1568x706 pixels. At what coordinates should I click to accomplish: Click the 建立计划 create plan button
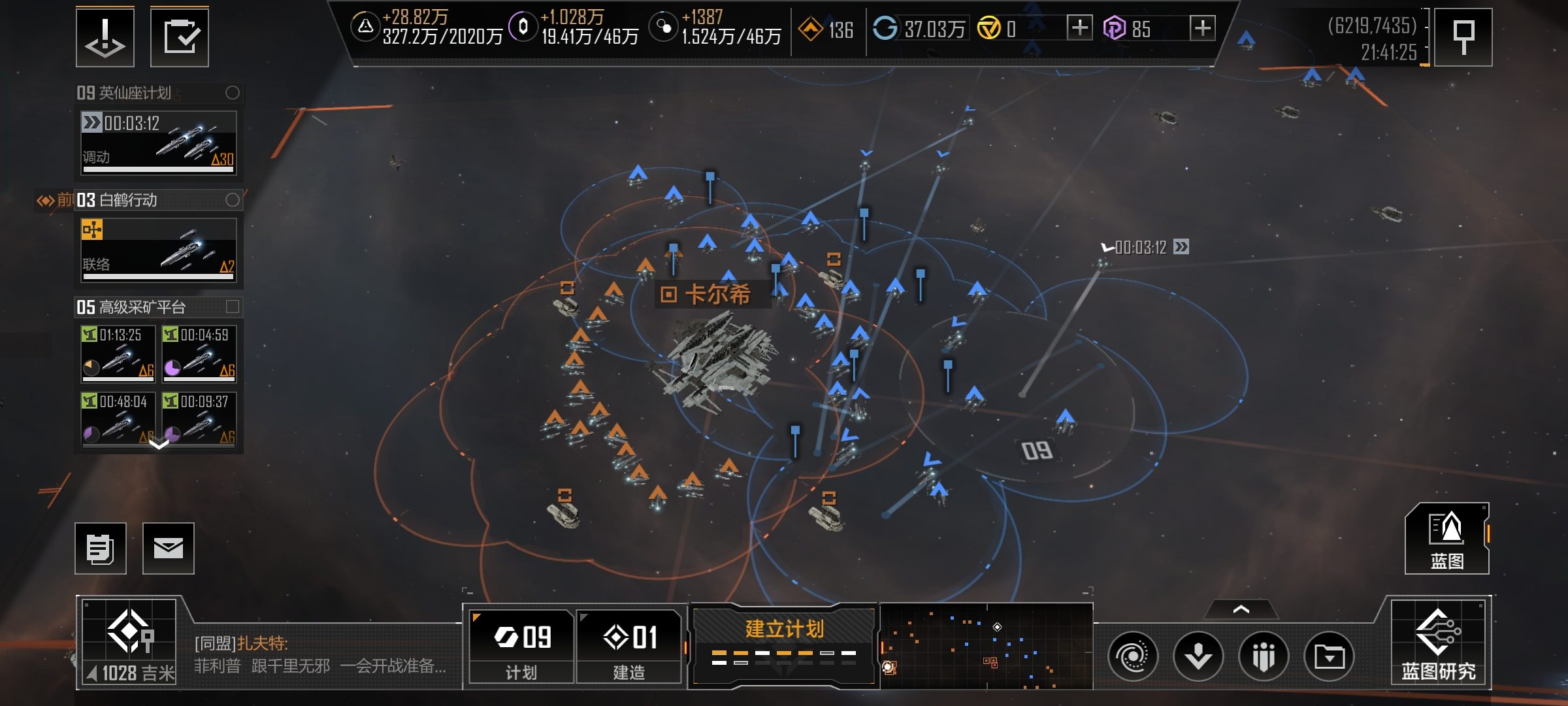tap(784, 645)
